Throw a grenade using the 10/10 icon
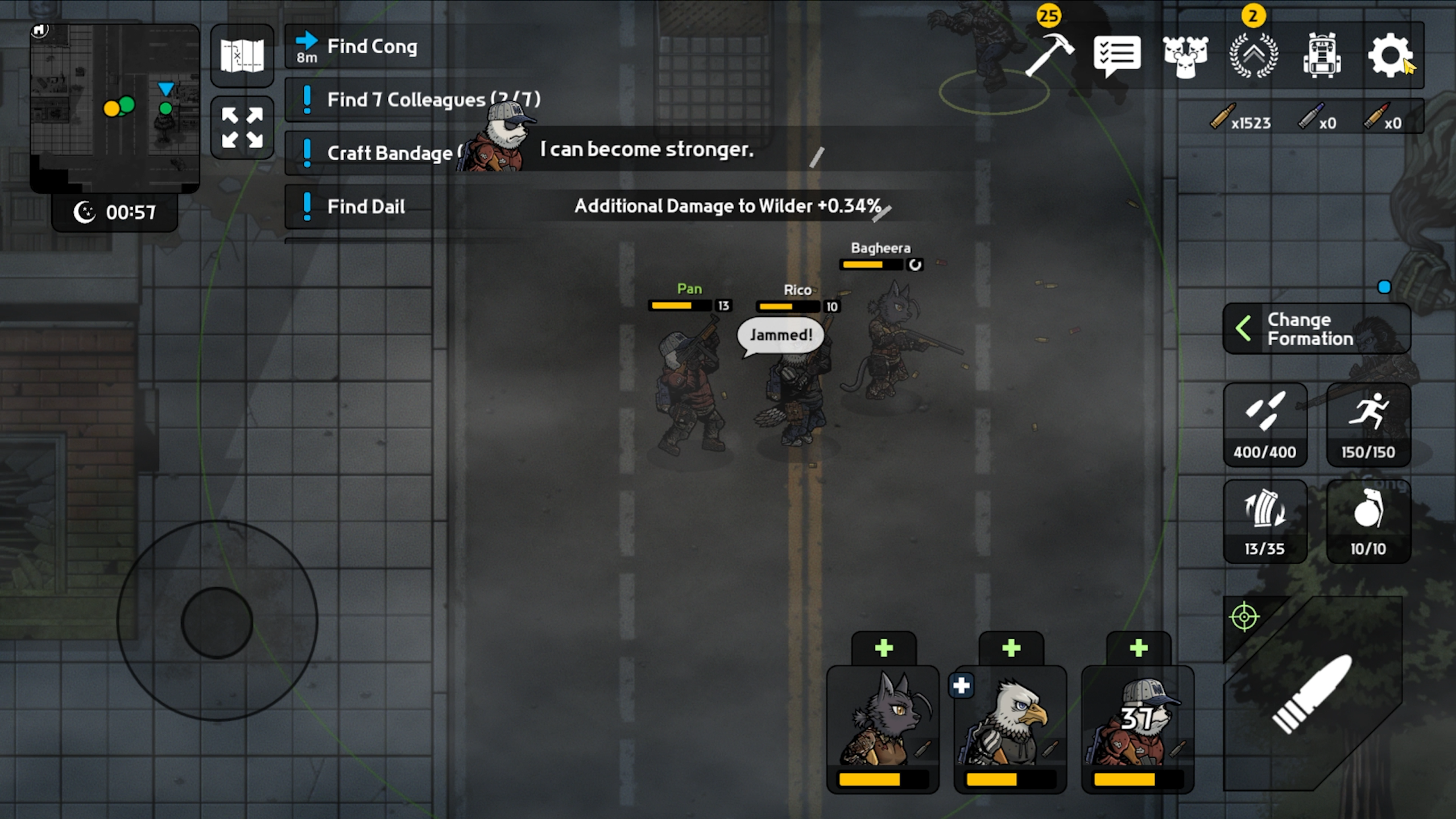Image resolution: width=1456 pixels, height=819 pixels. tap(1368, 520)
